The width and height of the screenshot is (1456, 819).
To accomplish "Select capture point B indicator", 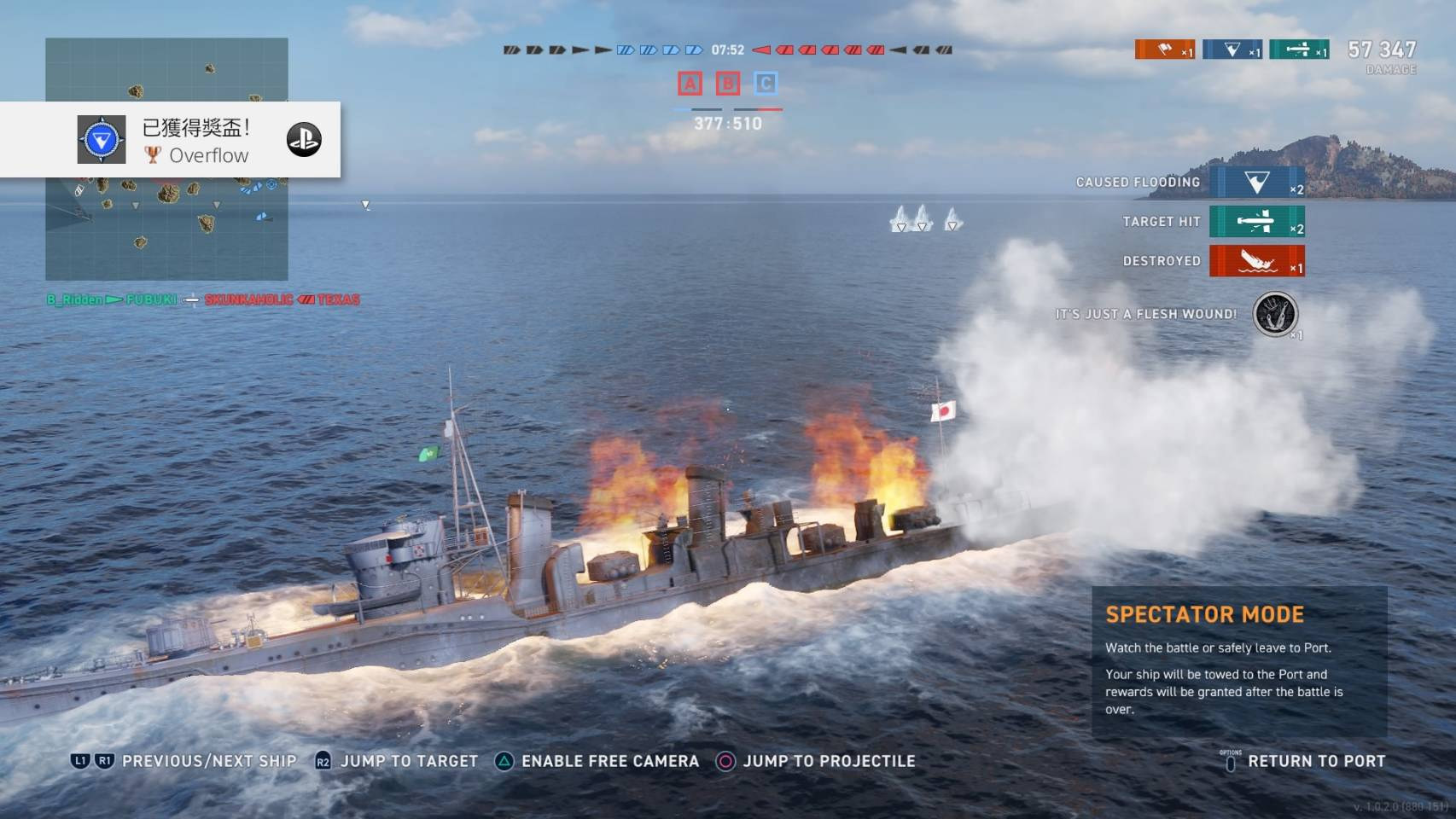I will point(728,84).
